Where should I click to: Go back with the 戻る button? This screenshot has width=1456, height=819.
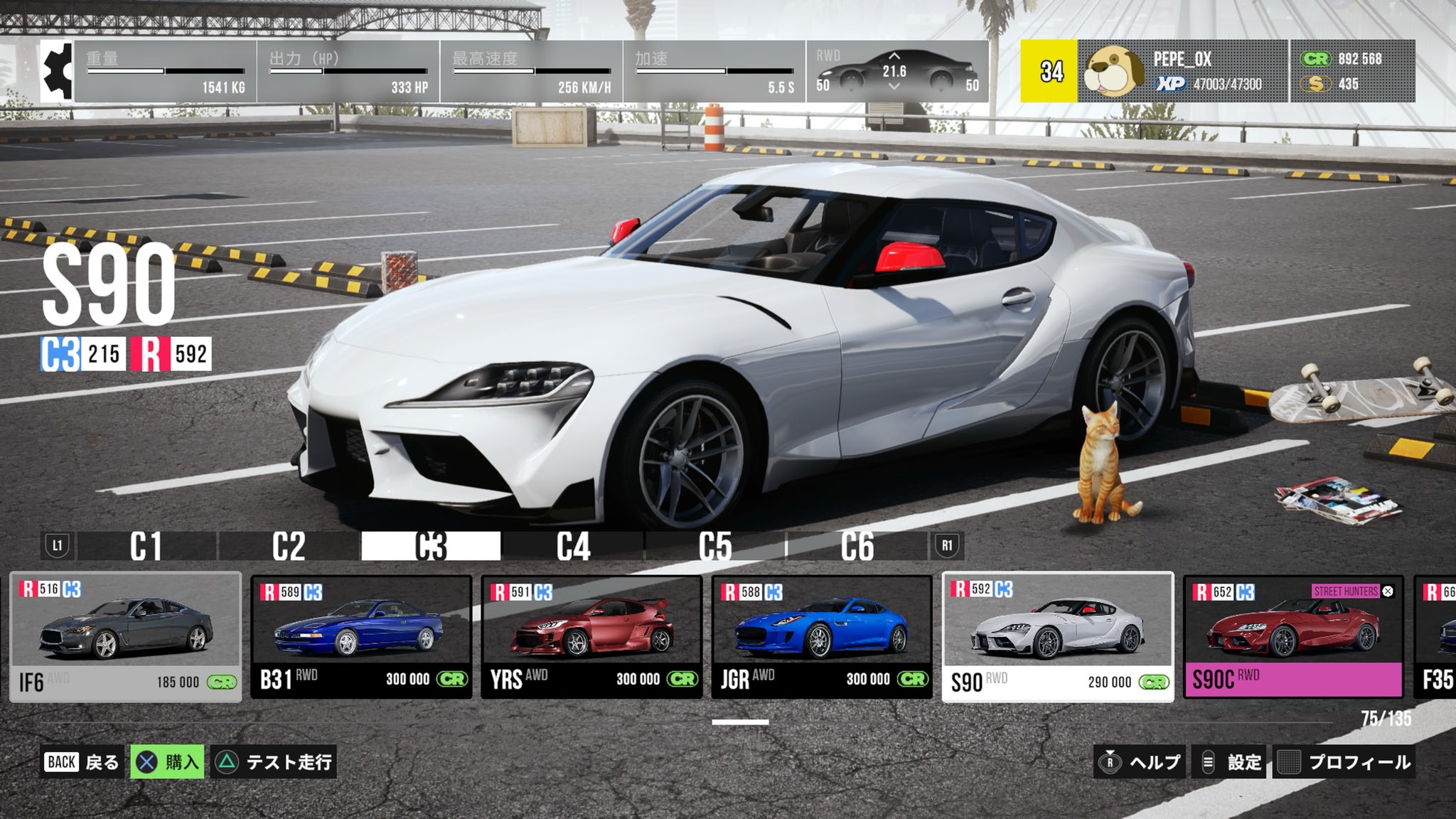[x=82, y=762]
